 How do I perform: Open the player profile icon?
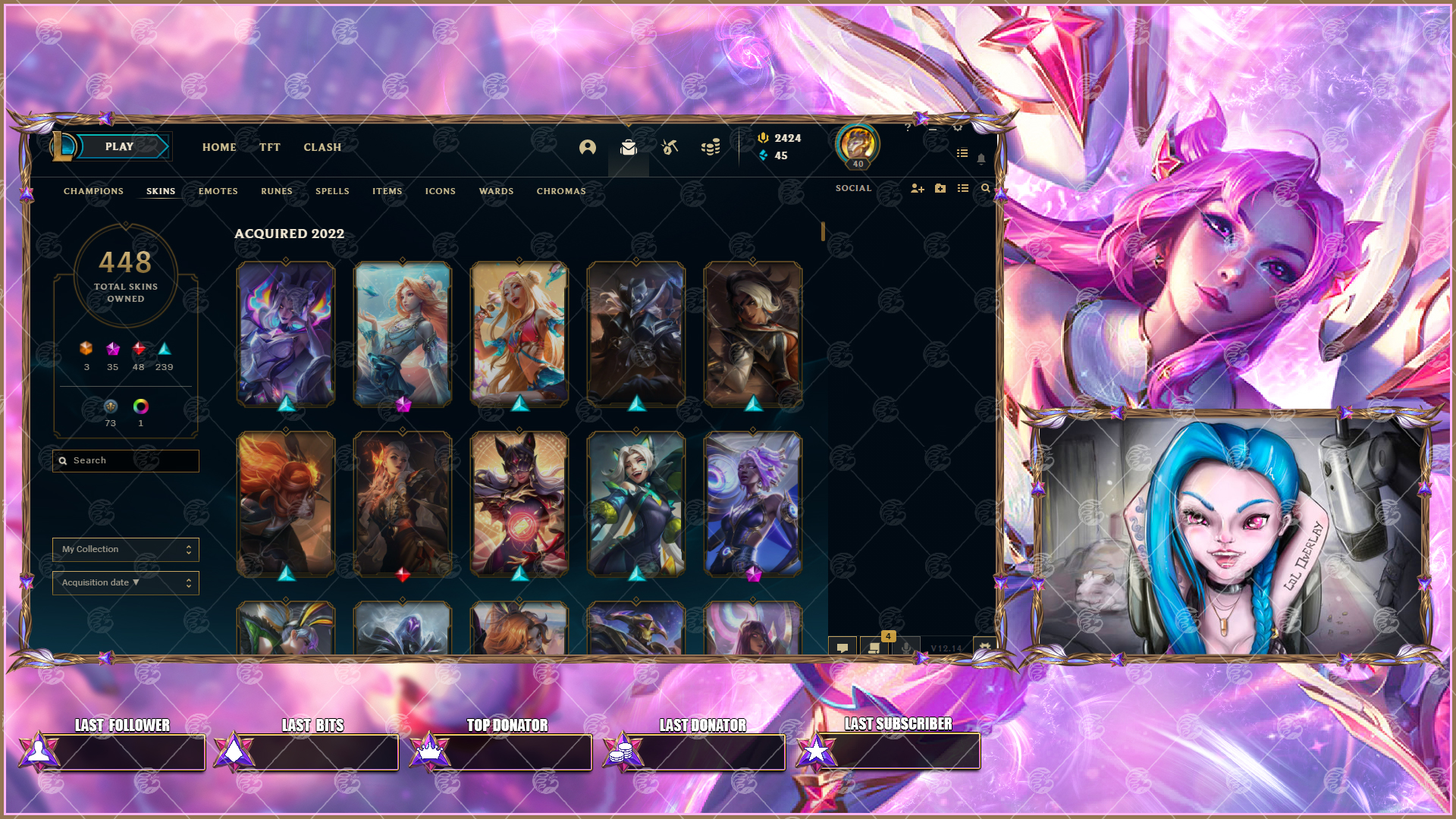[x=588, y=148]
